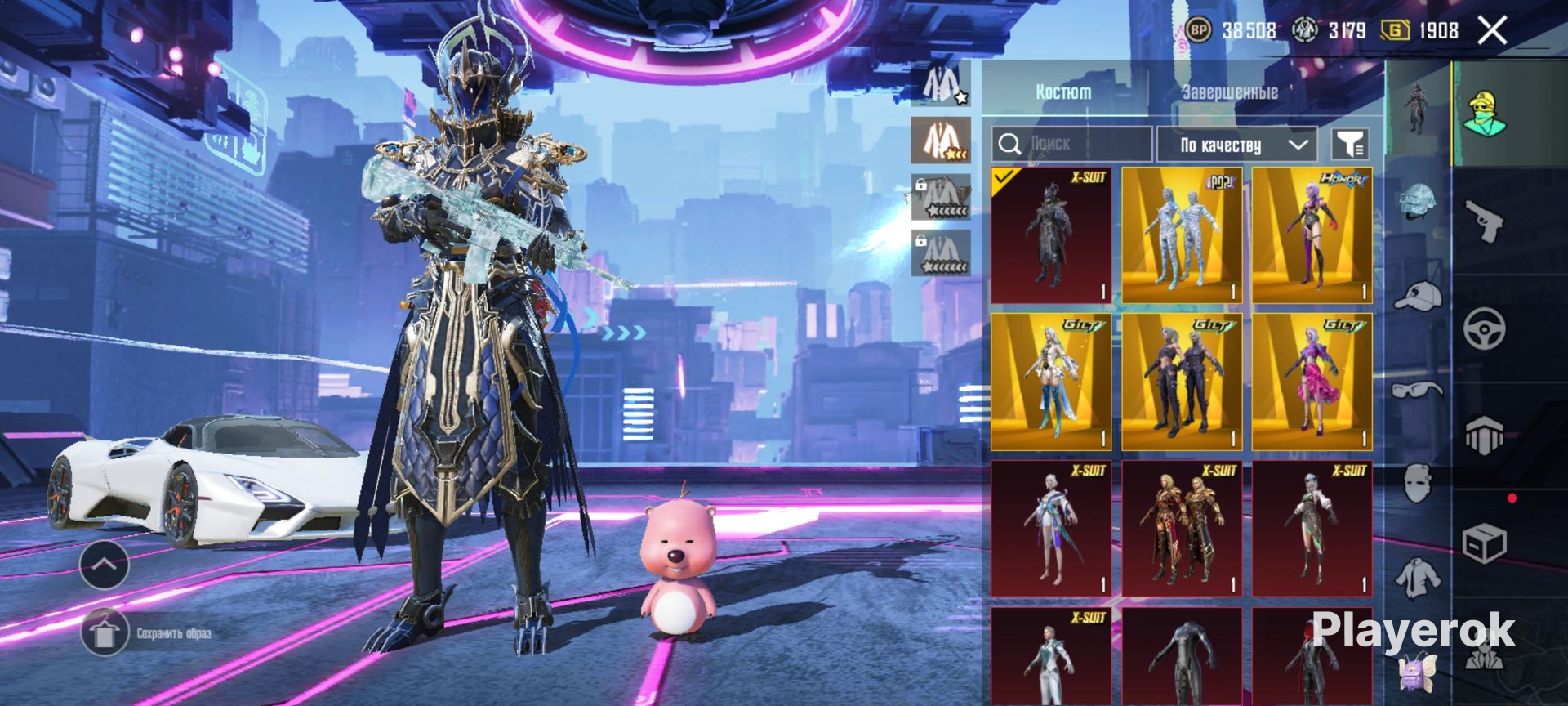Close the wardrobe with the X button
The image size is (1568, 706).
tap(1492, 31)
